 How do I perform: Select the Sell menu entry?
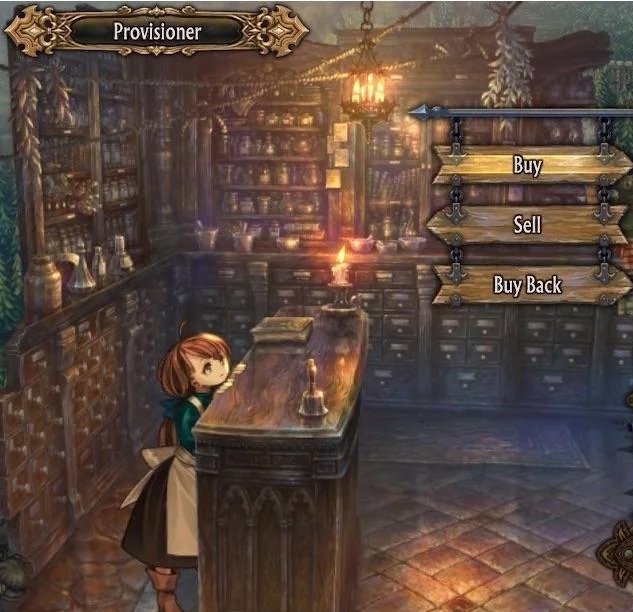(527, 224)
